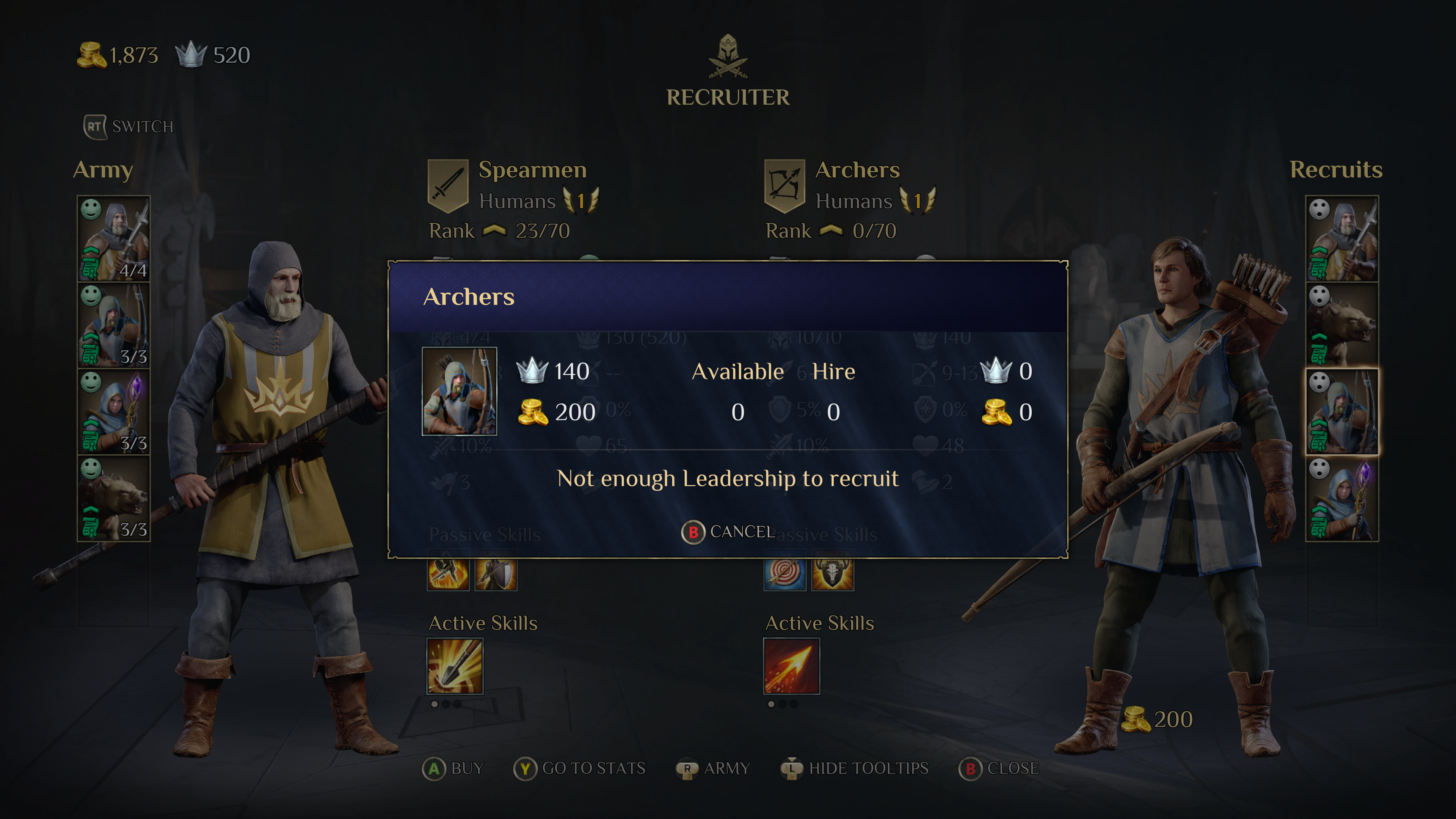View the Archers bullseye target passive skill
The image size is (1456, 819).
[x=784, y=574]
